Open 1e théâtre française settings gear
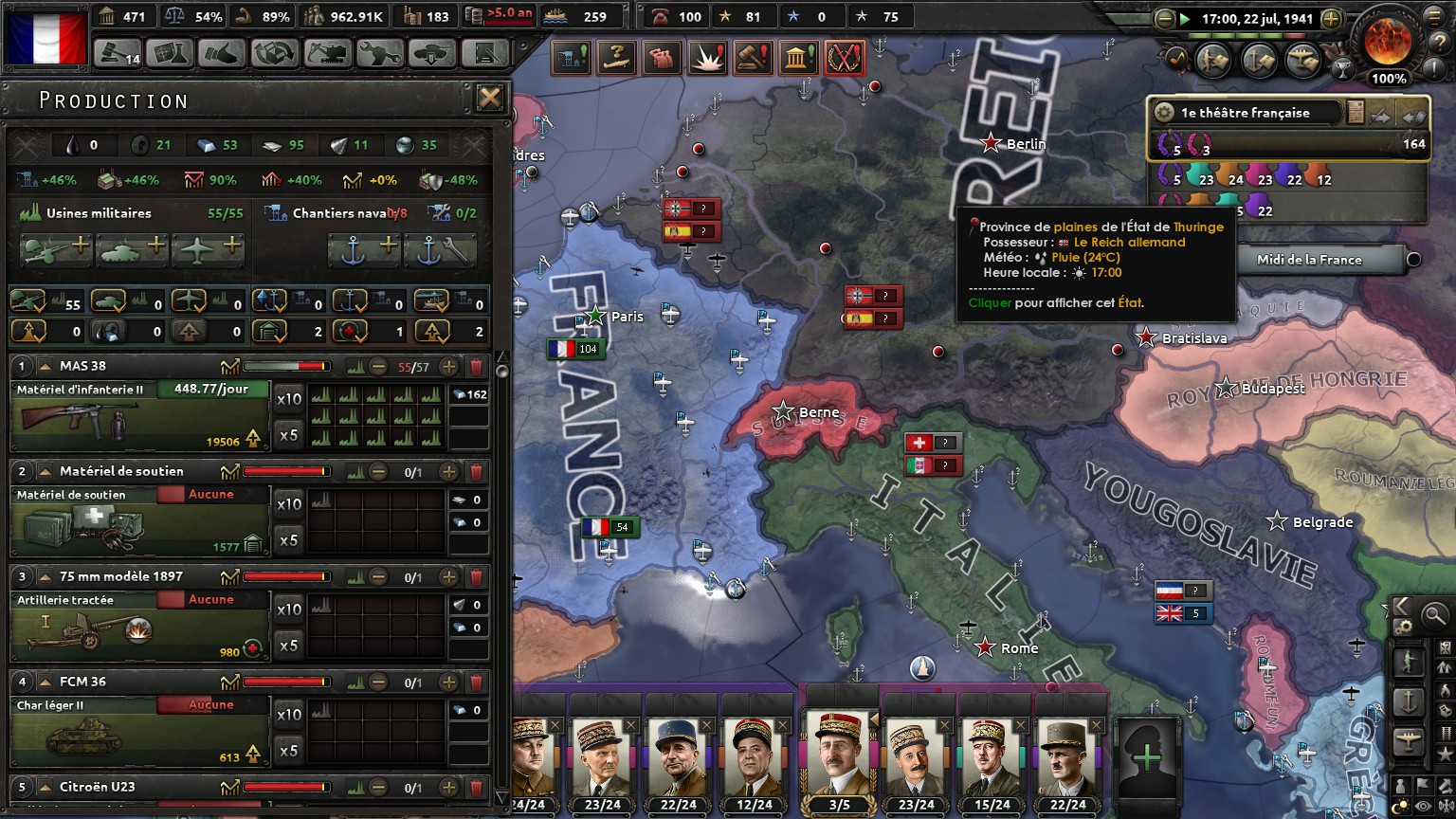The image size is (1456, 819). click(1164, 113)
